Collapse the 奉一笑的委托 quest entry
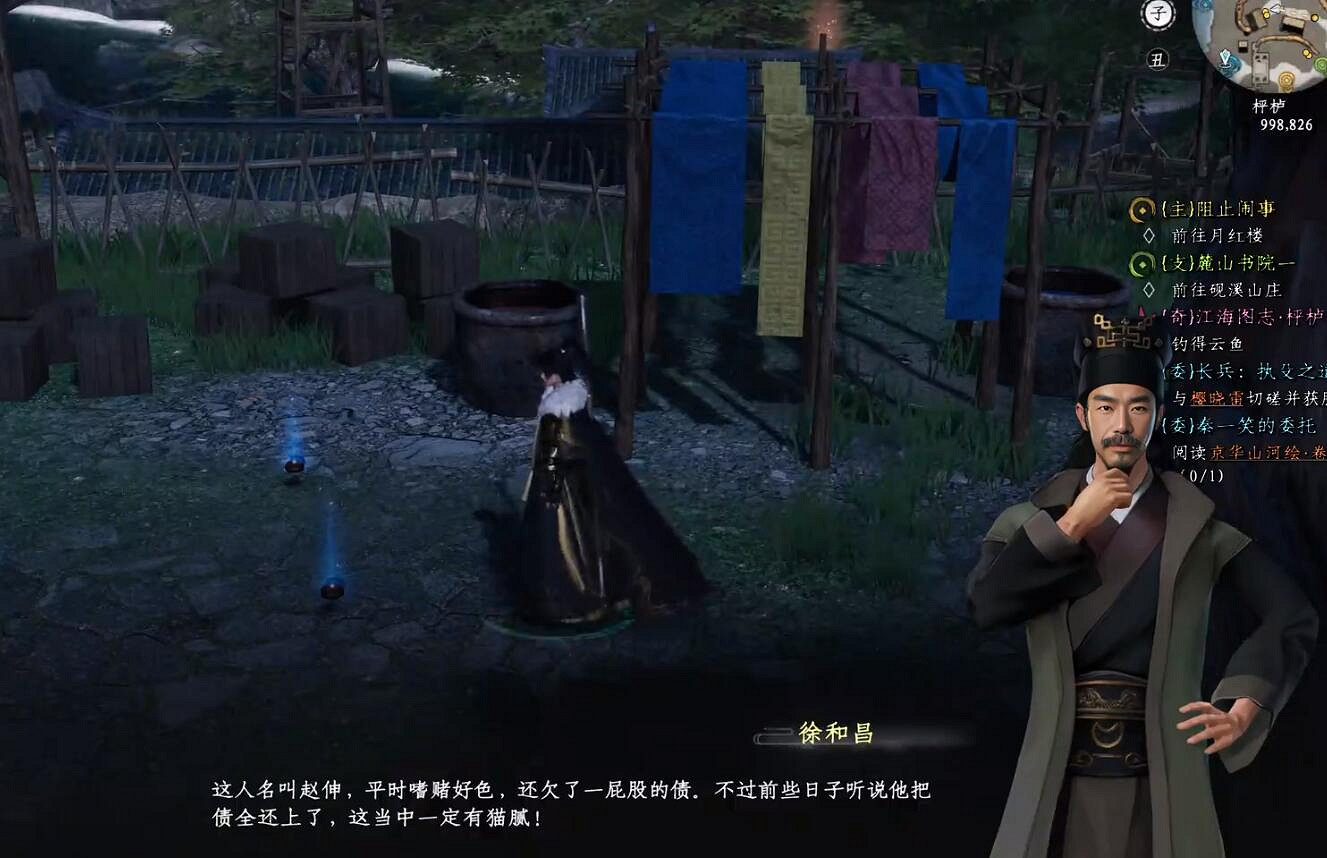The image size is (1327, 858). click(x=1242, y=426)
